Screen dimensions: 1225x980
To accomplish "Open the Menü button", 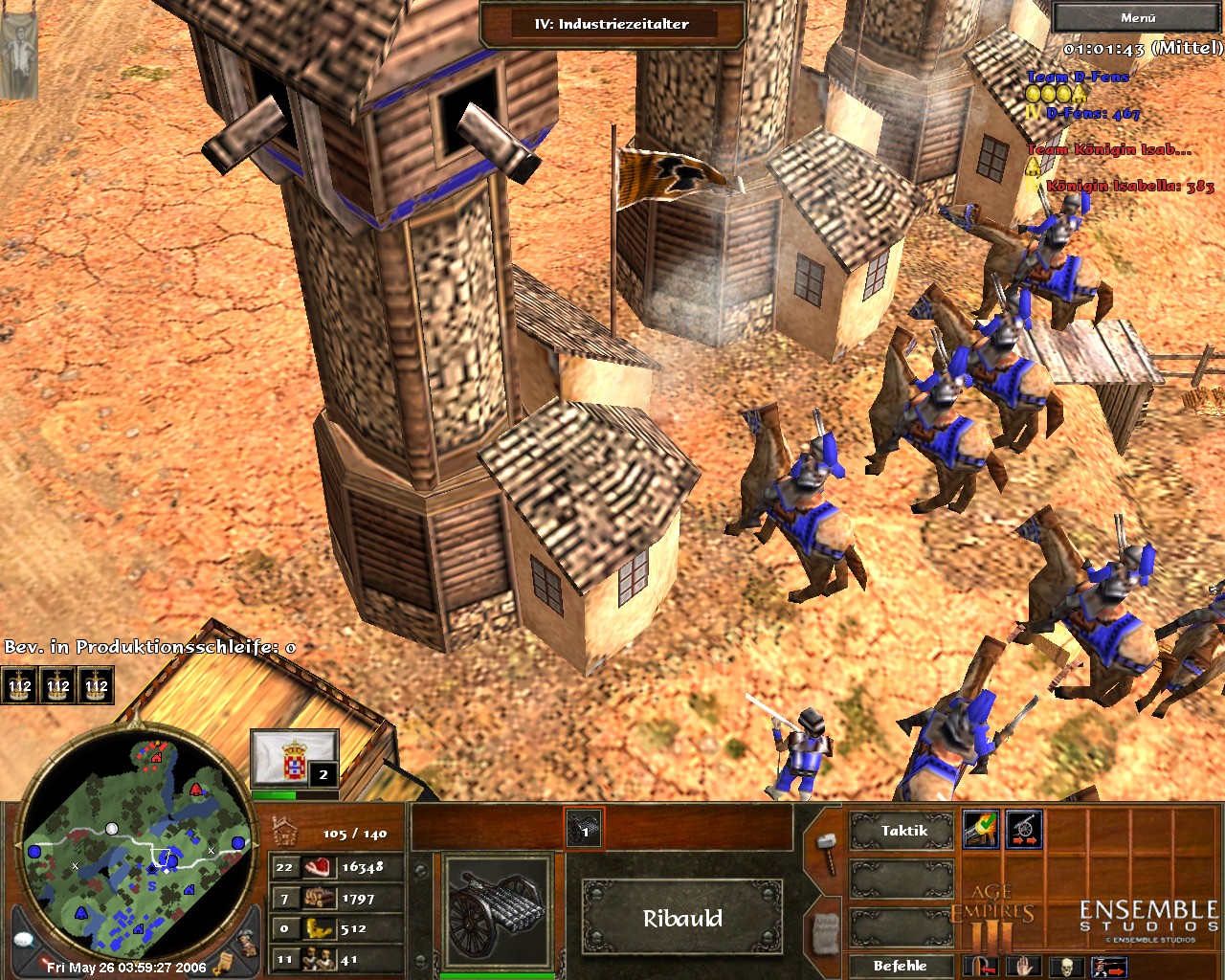I will [x=1137, y=17].
